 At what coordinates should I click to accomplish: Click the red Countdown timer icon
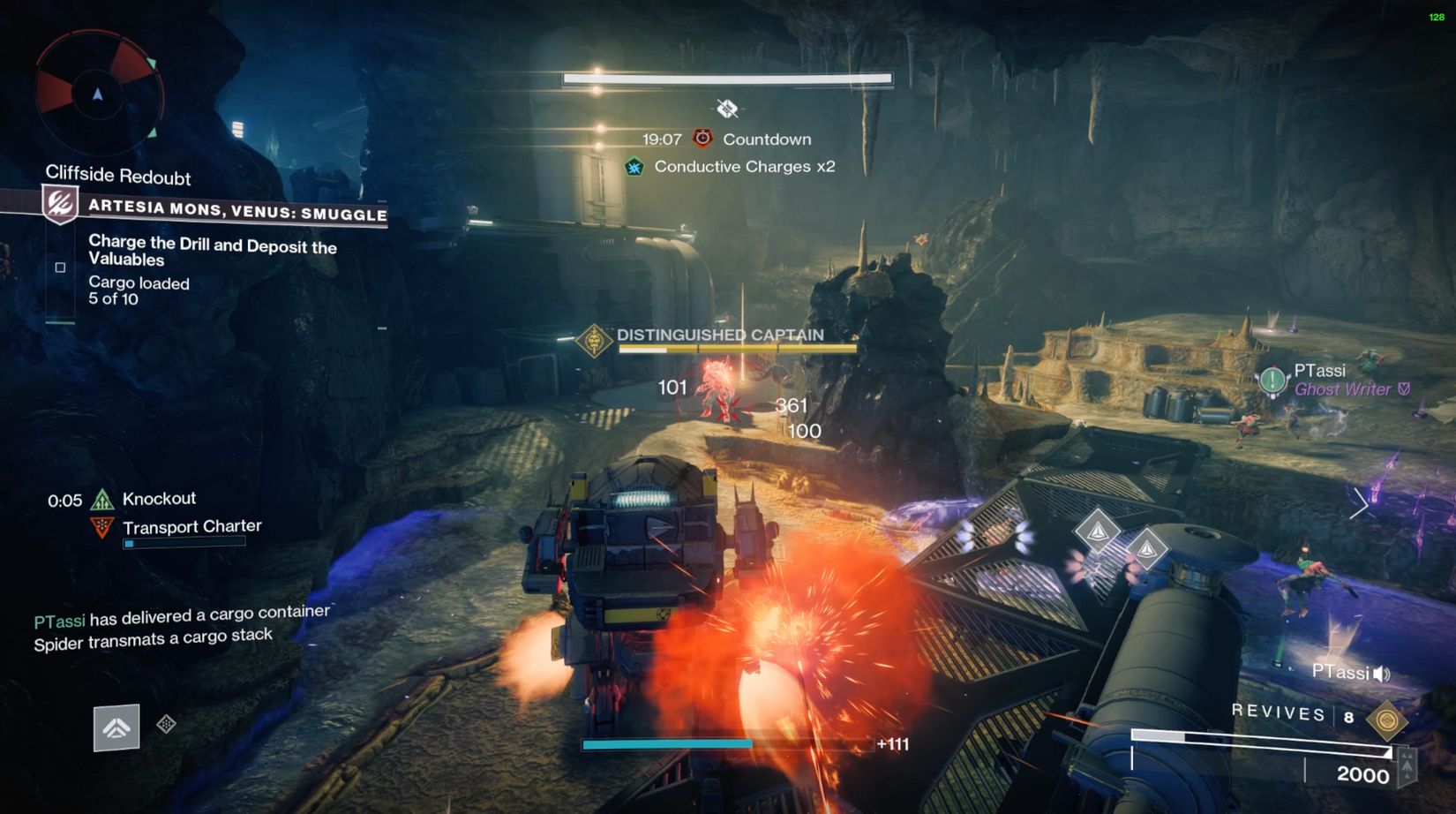point(702,138)
